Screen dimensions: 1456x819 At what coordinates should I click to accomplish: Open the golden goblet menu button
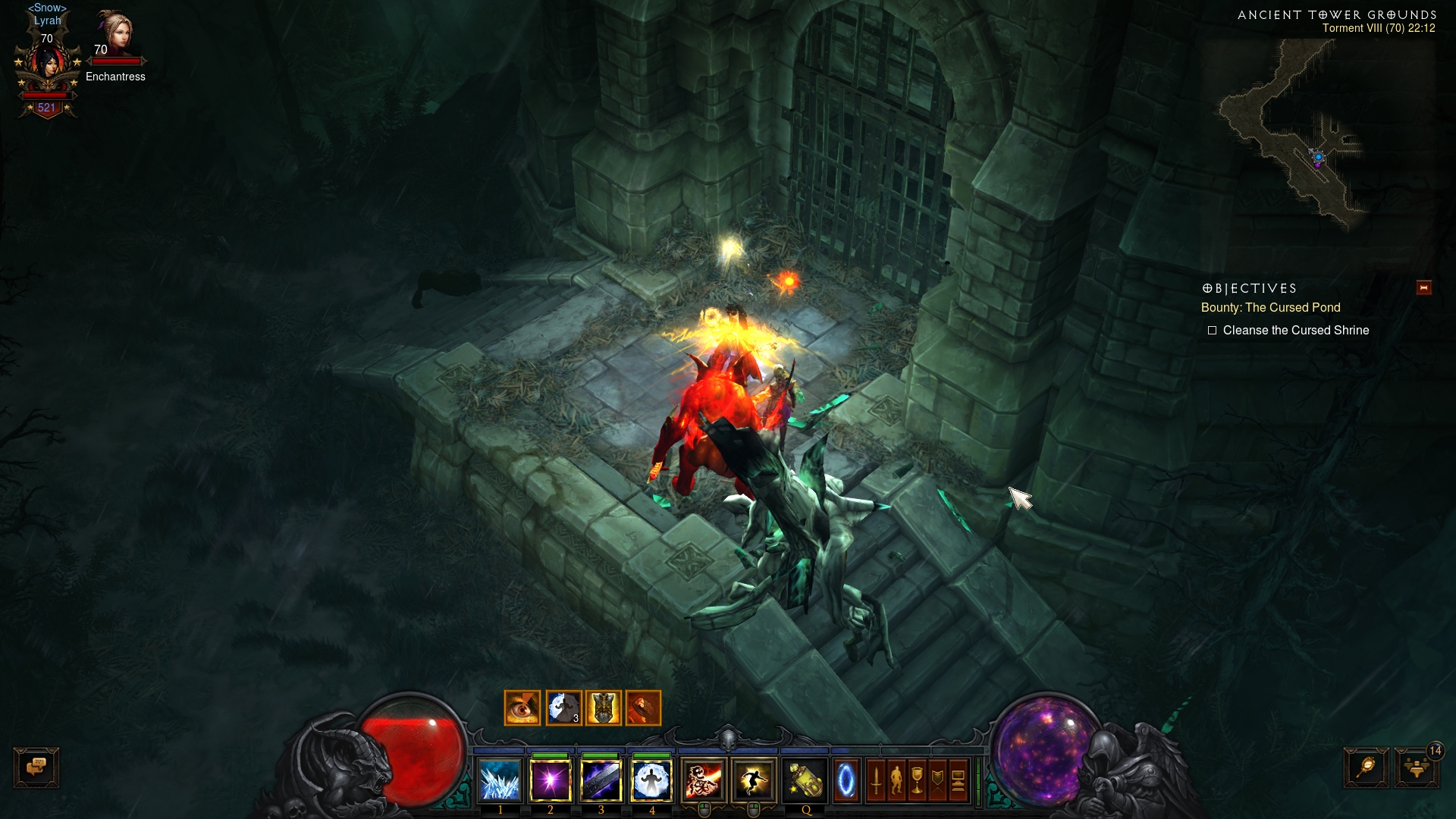[917, 780]
